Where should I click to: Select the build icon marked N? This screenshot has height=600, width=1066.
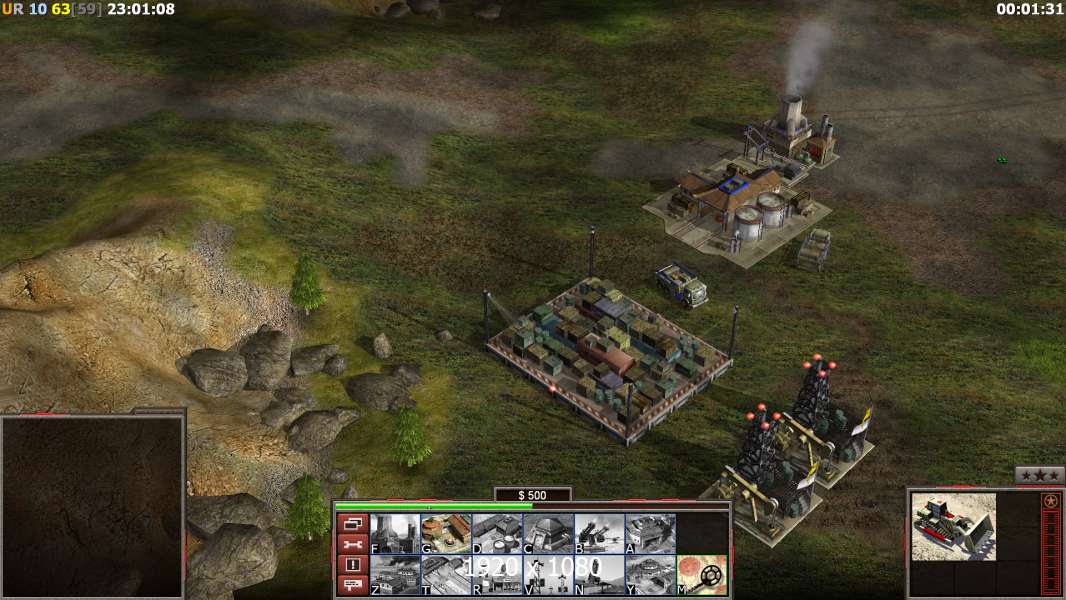599,574
